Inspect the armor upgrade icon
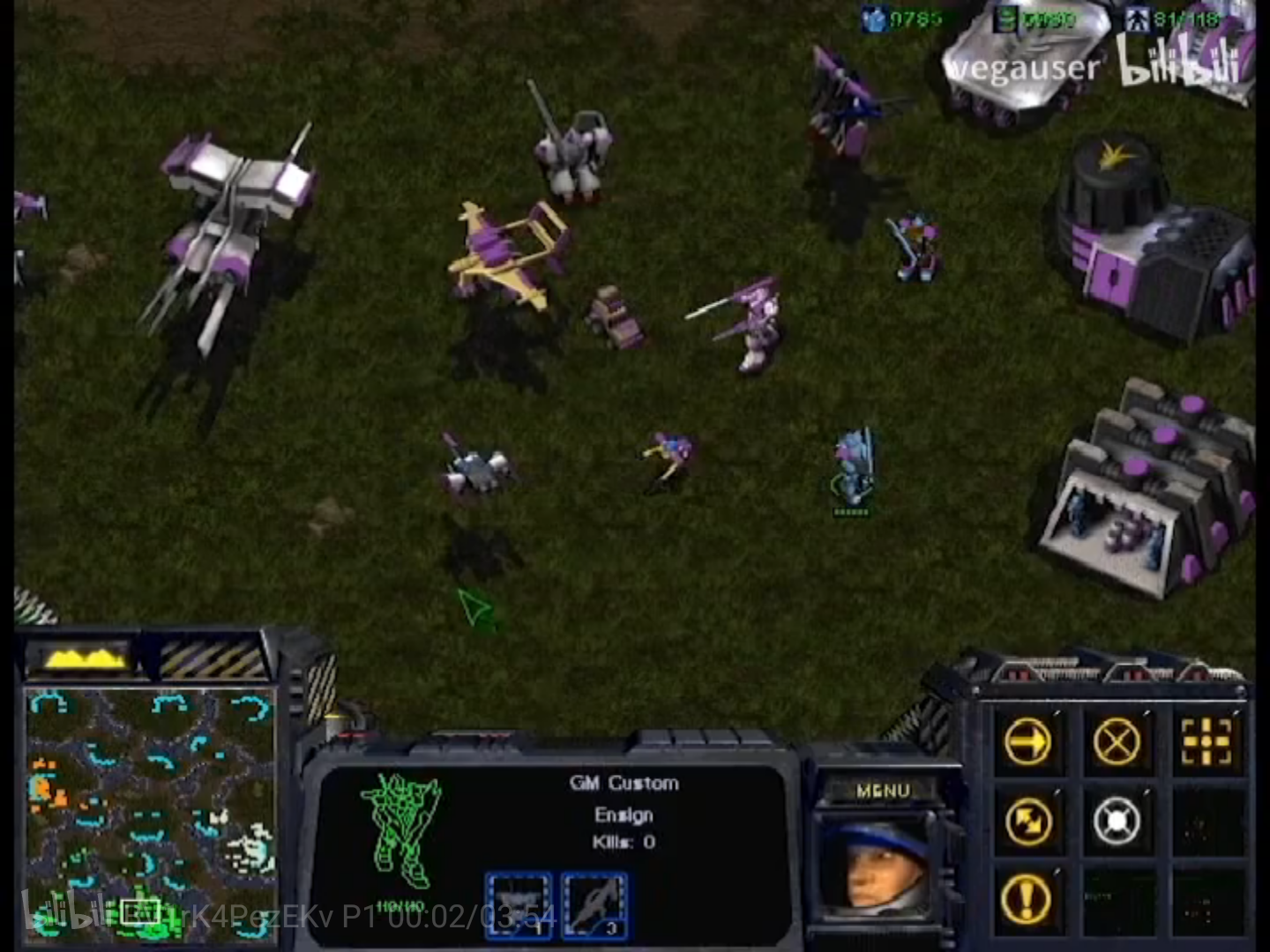 pyautogui.click(x=519, y=905)
